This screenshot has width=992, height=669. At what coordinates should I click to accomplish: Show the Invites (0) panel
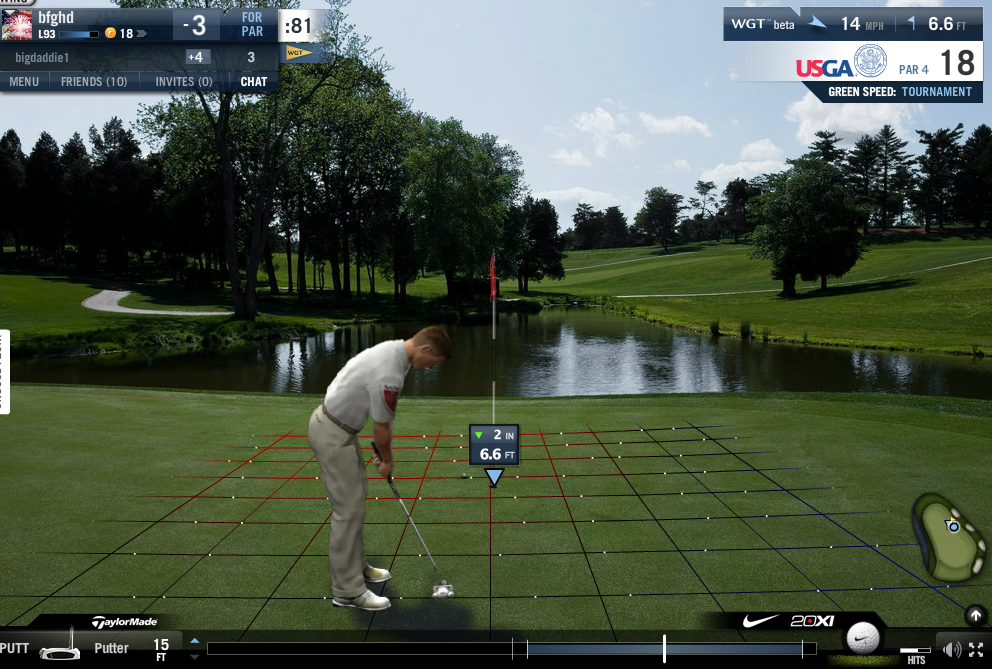point(183,81)
